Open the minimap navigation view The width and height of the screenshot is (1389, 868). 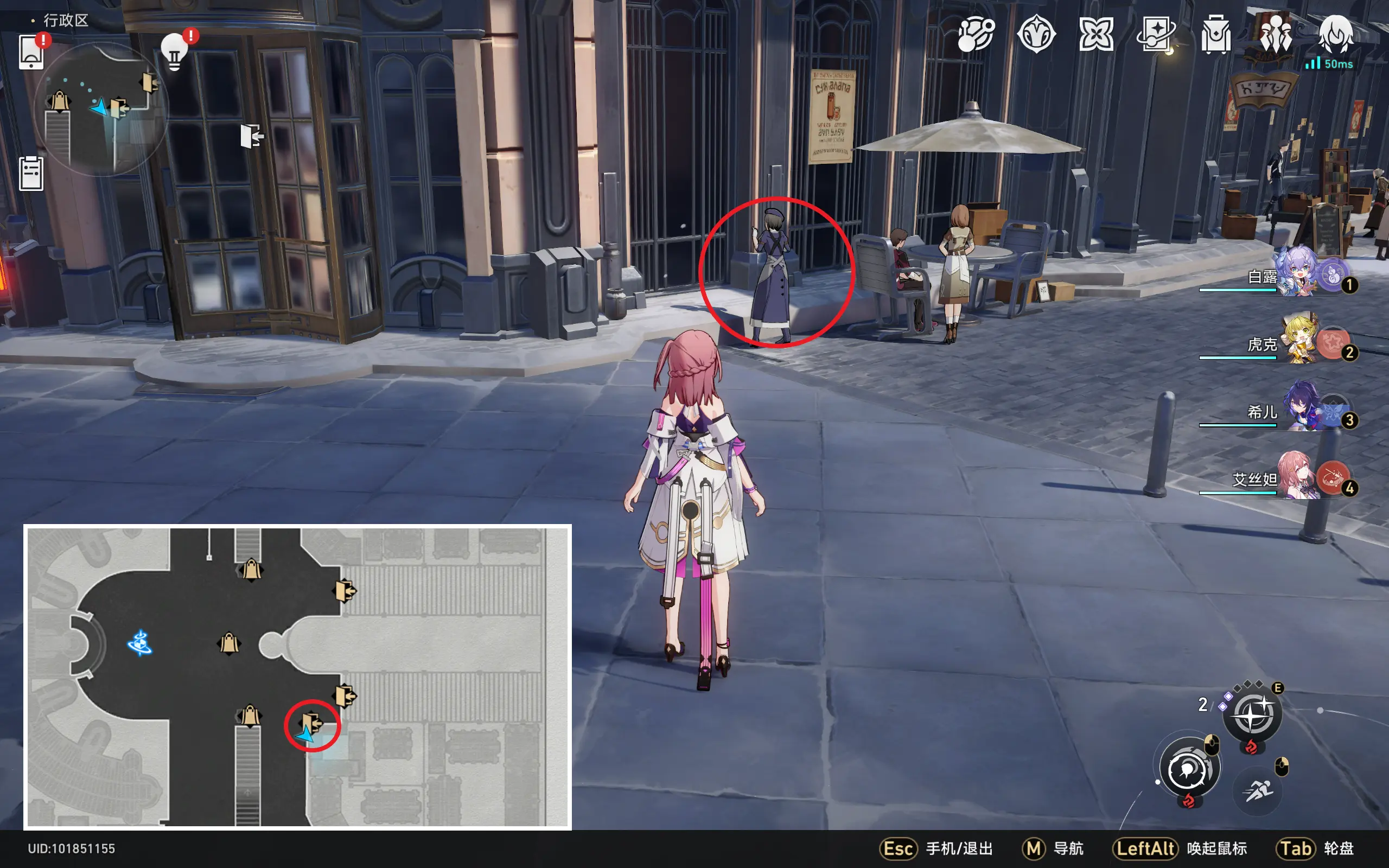100,109
